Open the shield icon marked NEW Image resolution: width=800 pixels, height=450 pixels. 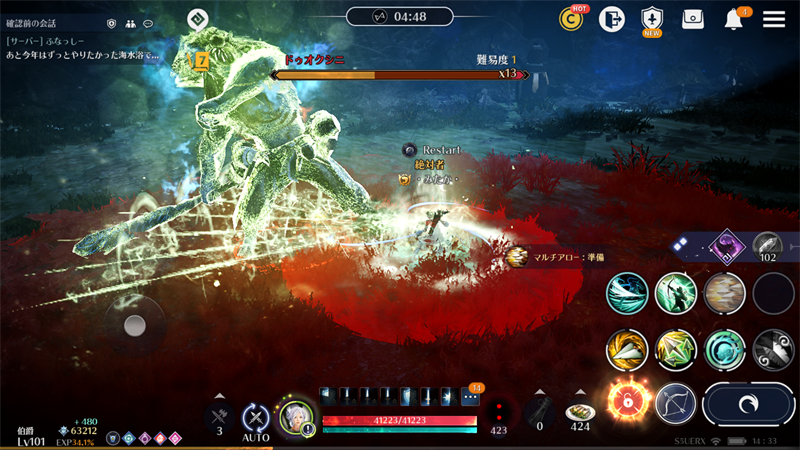pyautogui.click(x=652, y=19)
